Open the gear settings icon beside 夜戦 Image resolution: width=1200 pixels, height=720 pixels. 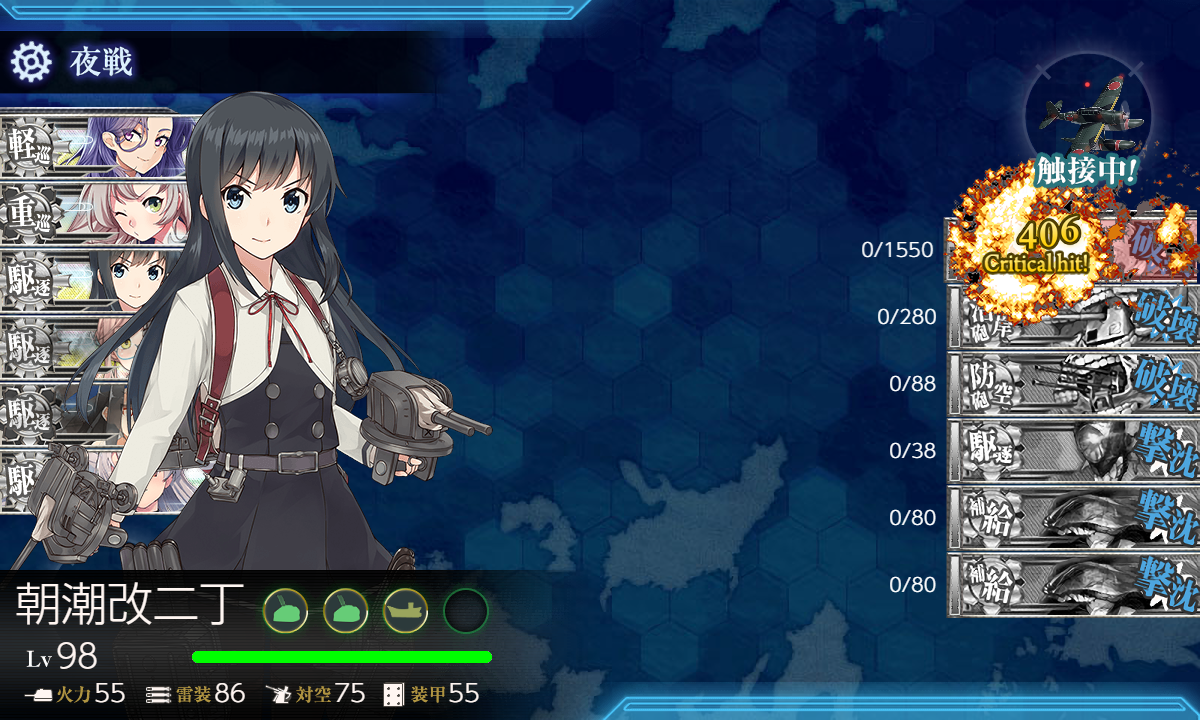30,62
